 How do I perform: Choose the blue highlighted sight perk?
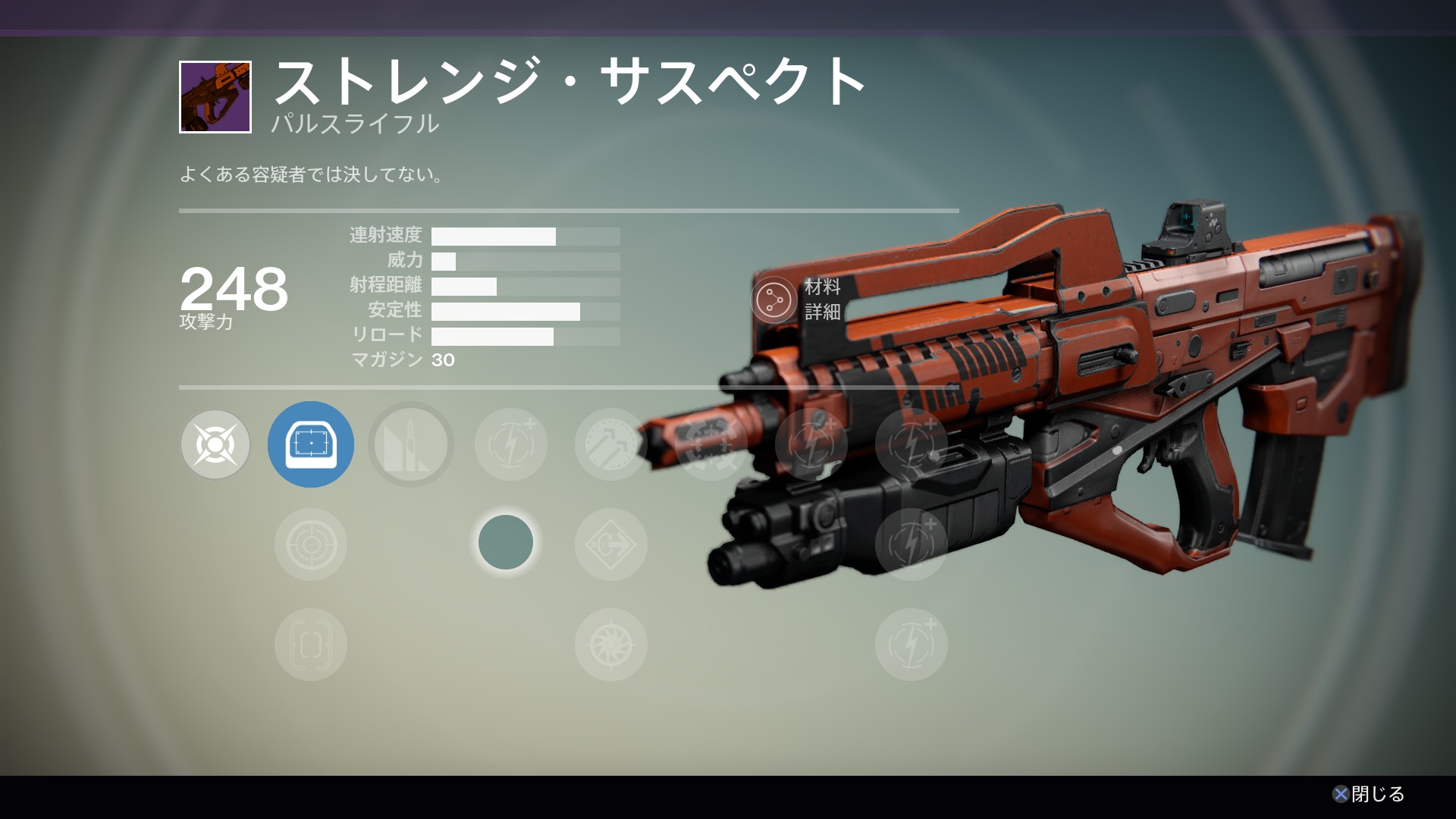(311, 444)
